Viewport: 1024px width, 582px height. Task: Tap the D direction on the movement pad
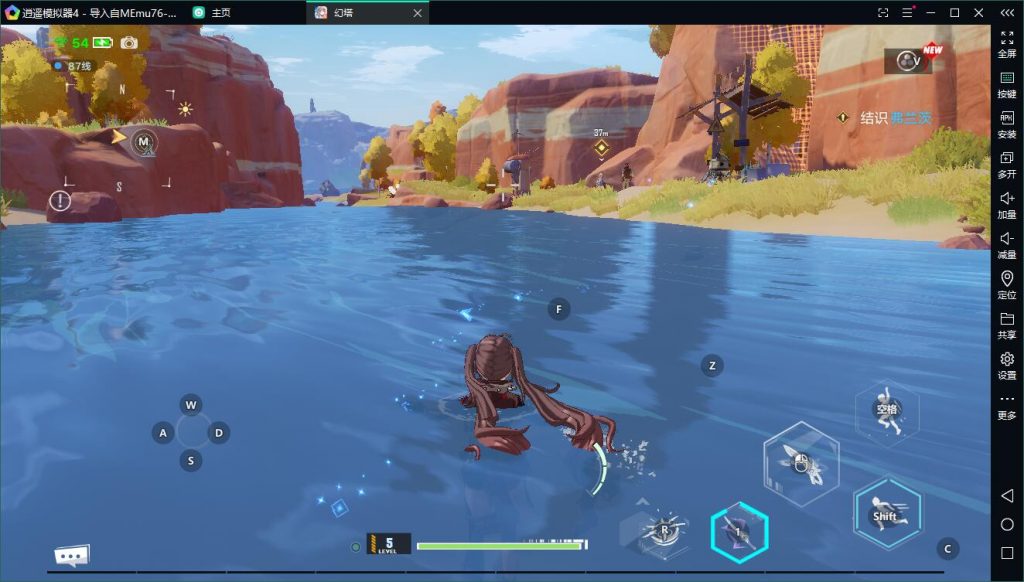coord(218,433)
